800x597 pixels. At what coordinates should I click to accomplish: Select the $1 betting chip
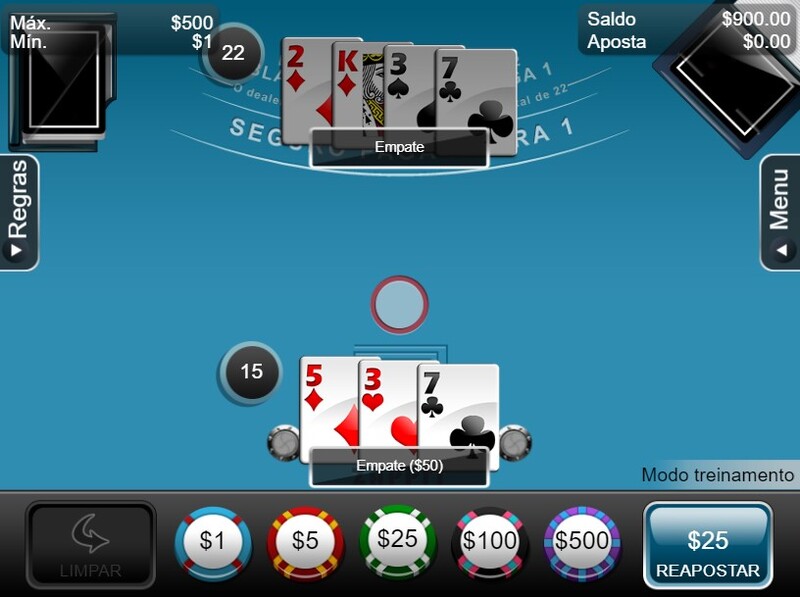click(x=212, y=542)
